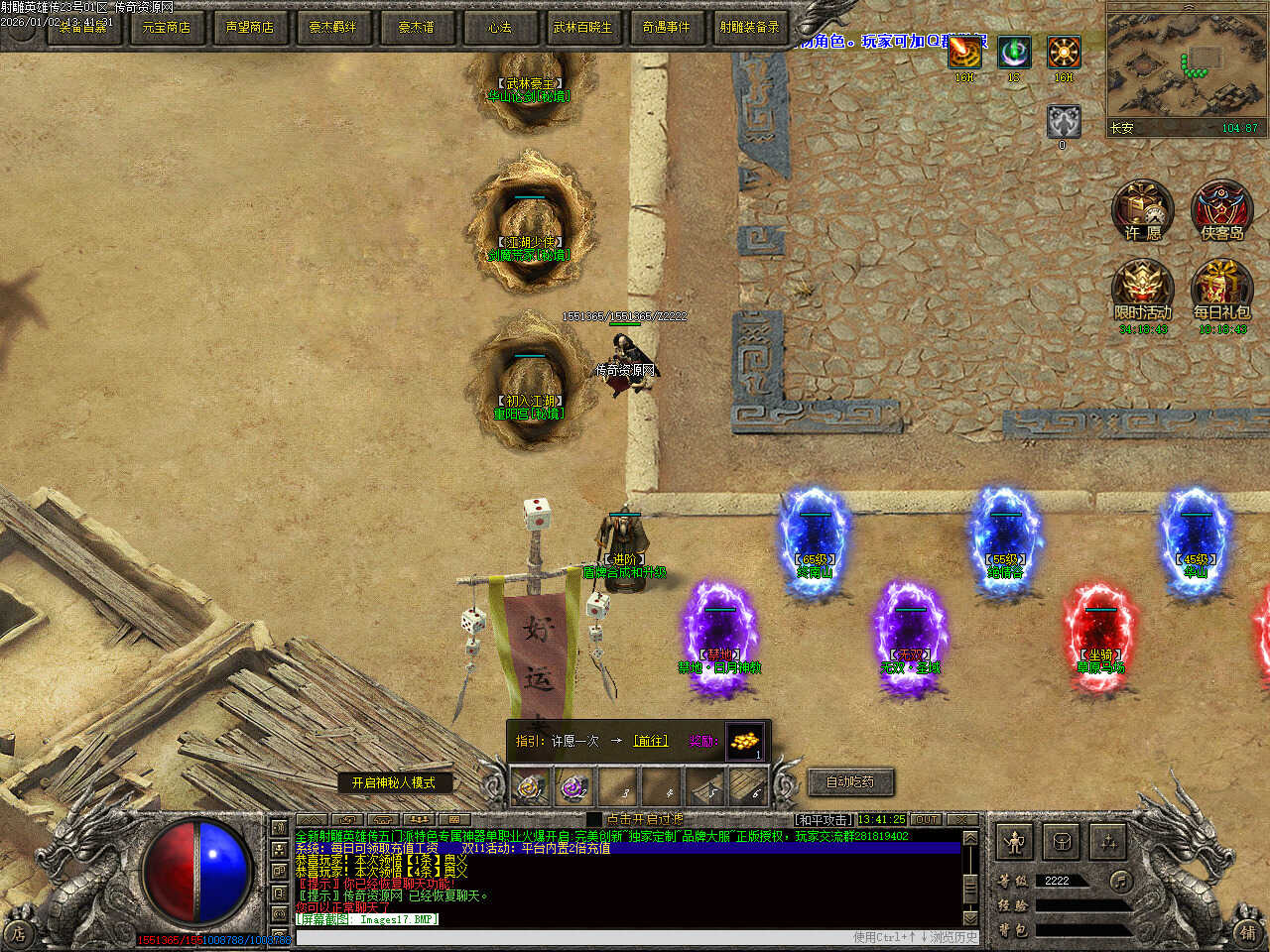Use the purple swirl item in hotbar slot 2

click(x=573, y=788)
